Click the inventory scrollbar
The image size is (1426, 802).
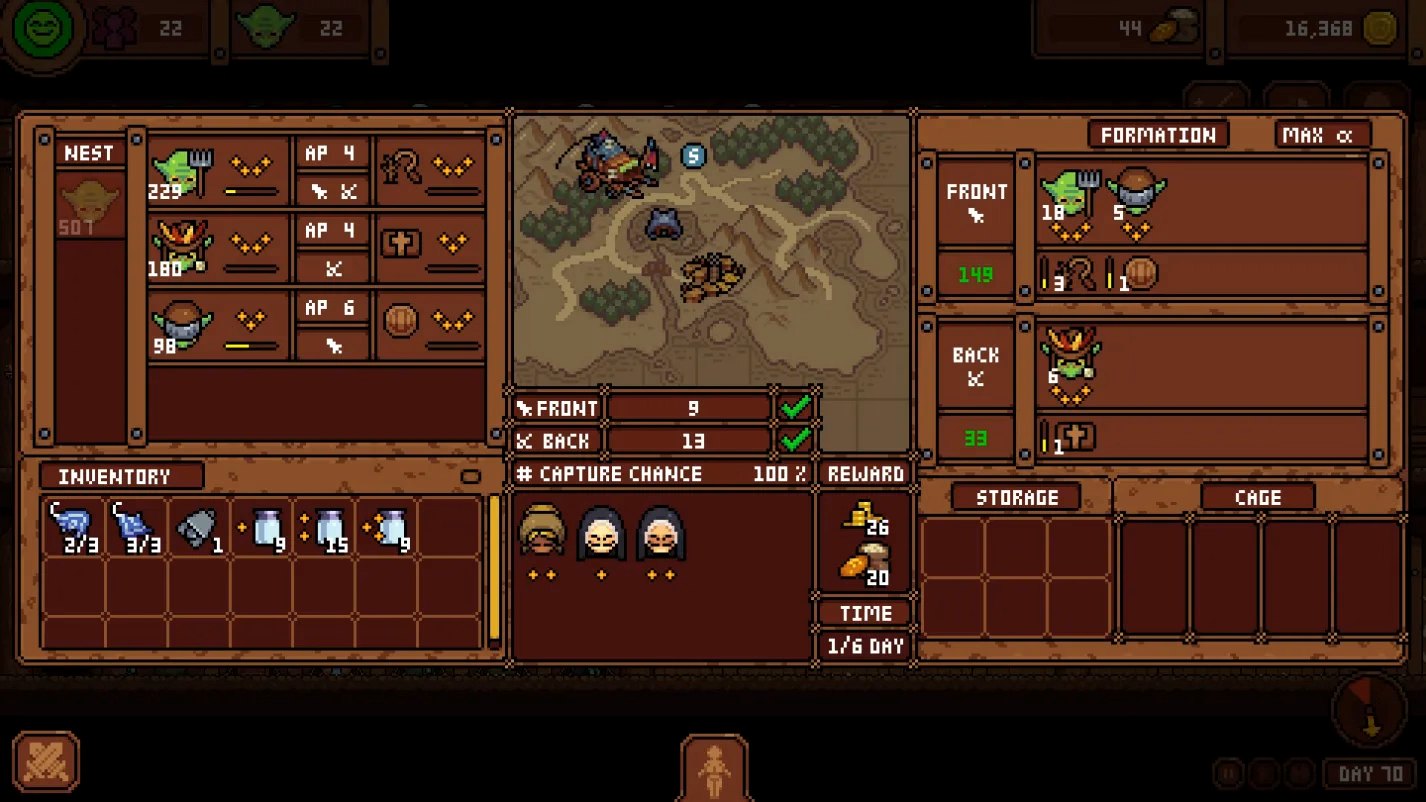(x=493, y=568)
